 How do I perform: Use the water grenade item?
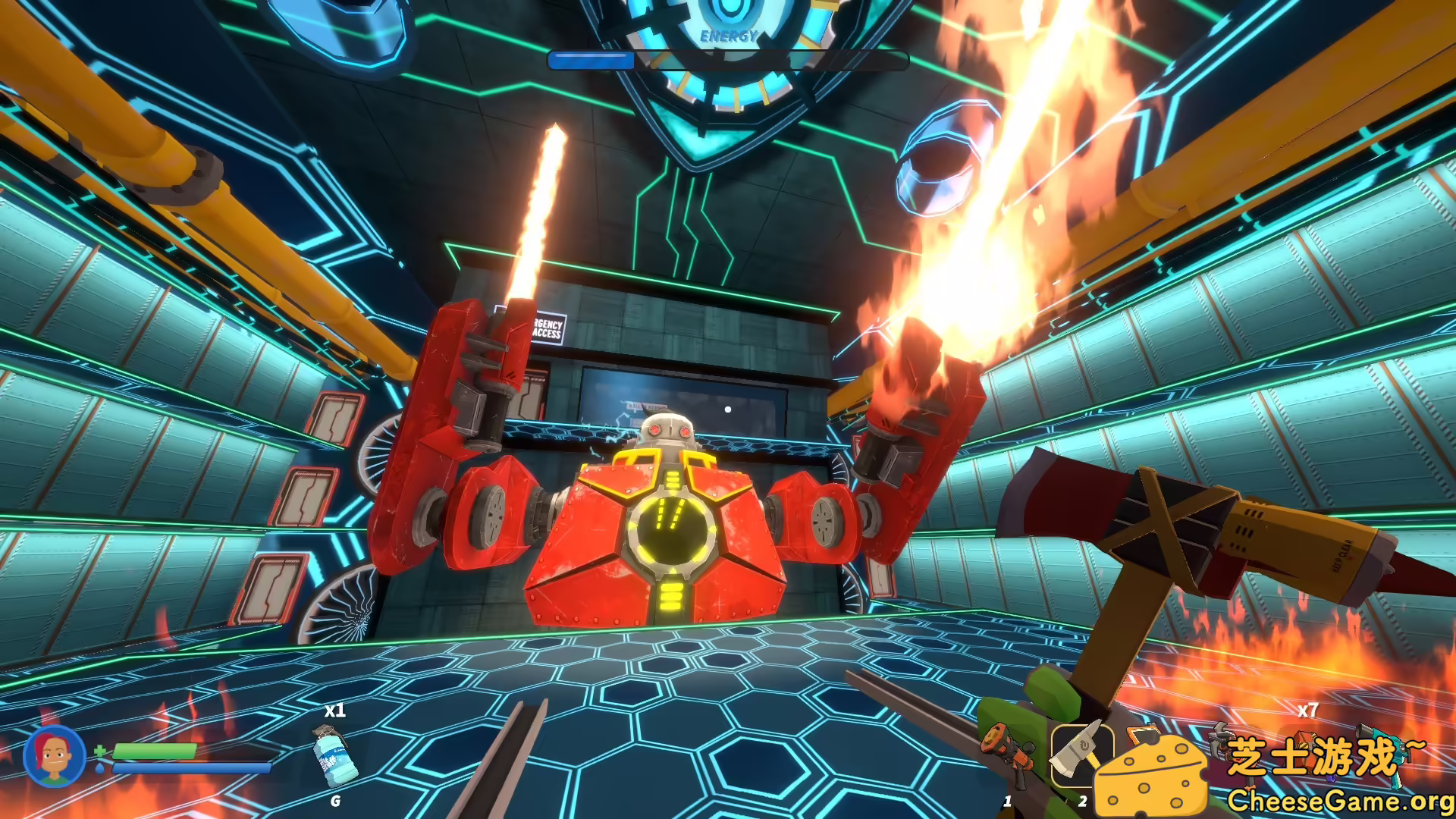click(334, 757)
